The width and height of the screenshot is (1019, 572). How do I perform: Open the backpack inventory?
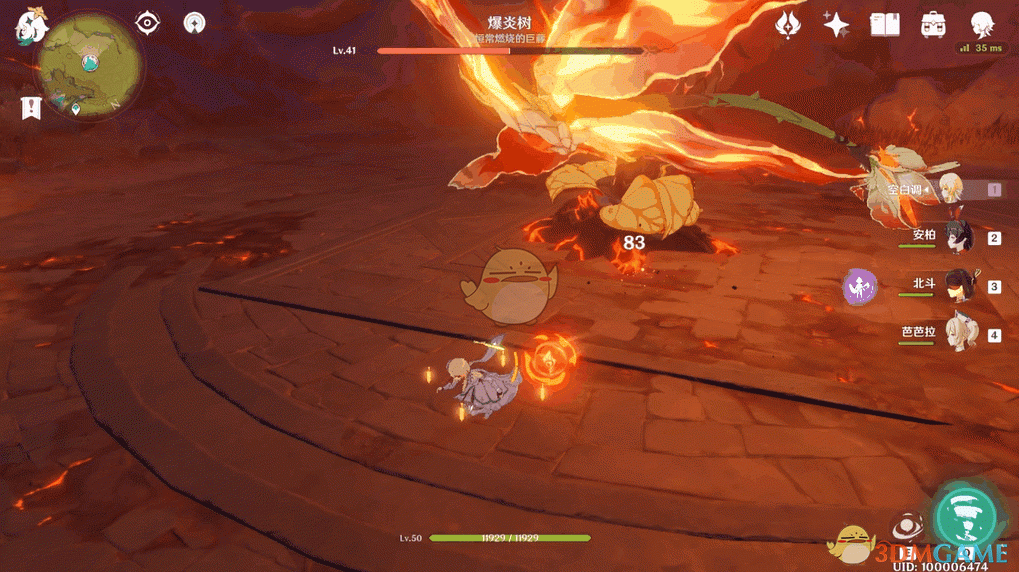(x=933, y=24)
